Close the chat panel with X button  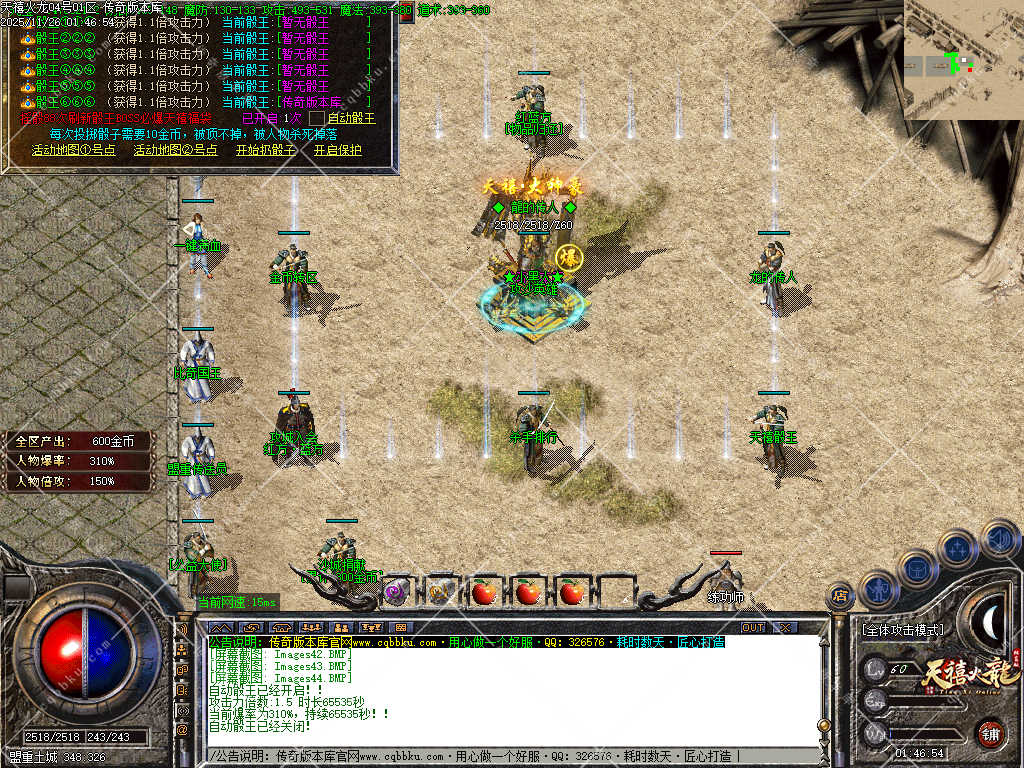tap(786, 627)
